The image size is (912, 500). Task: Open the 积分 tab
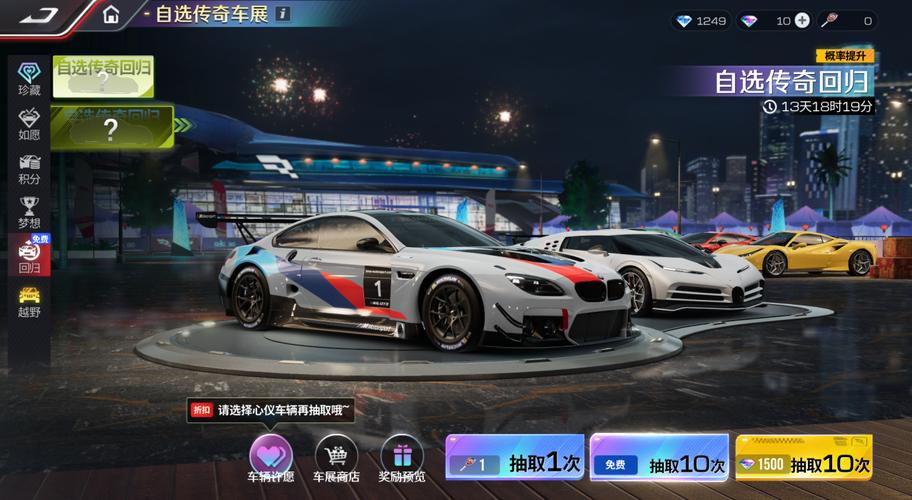(29, 168)
